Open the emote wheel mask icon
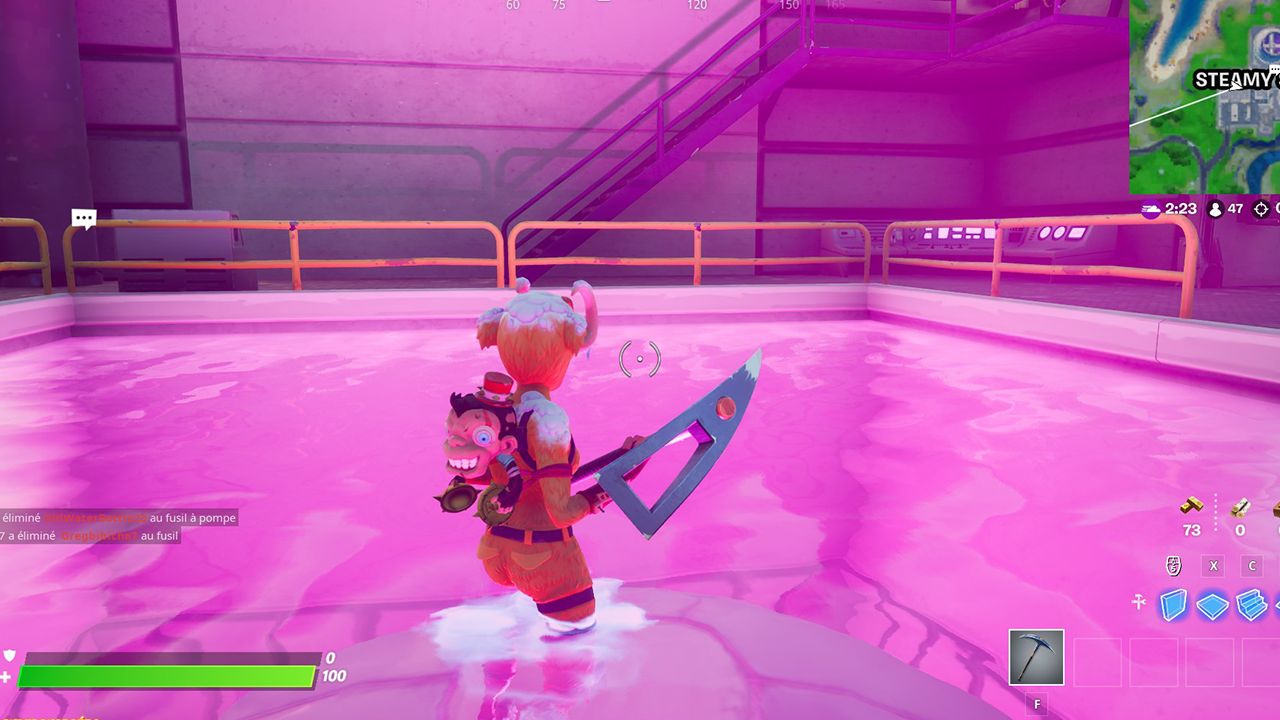Image resolution: width=1280 pixels, height=720 pixels. pos(1174,565)
